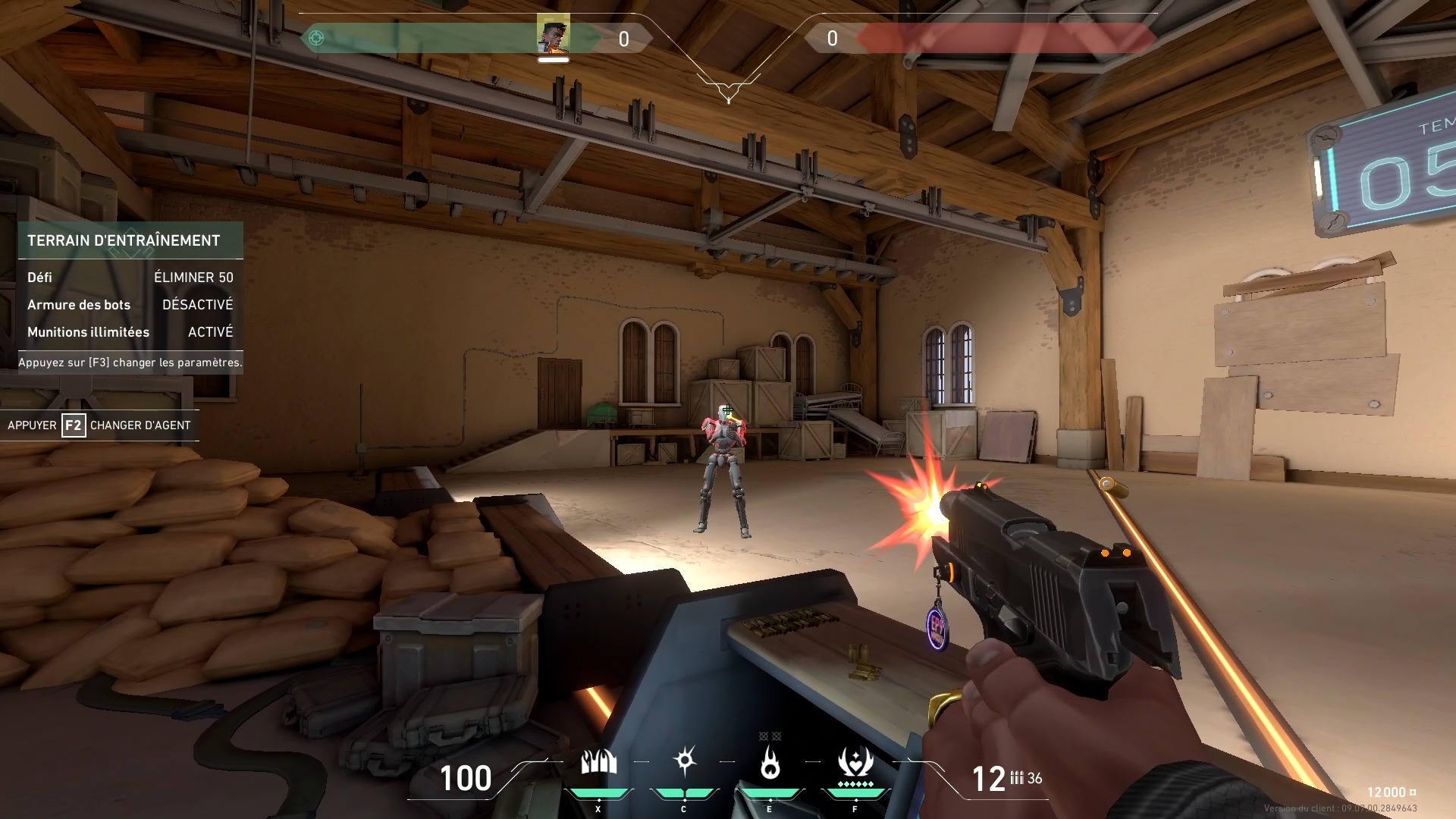This screenshot has width=1456, height=819.
Task: Select the Défi ÉLIMINER 50 row
Action: click(x=130, y=278)
